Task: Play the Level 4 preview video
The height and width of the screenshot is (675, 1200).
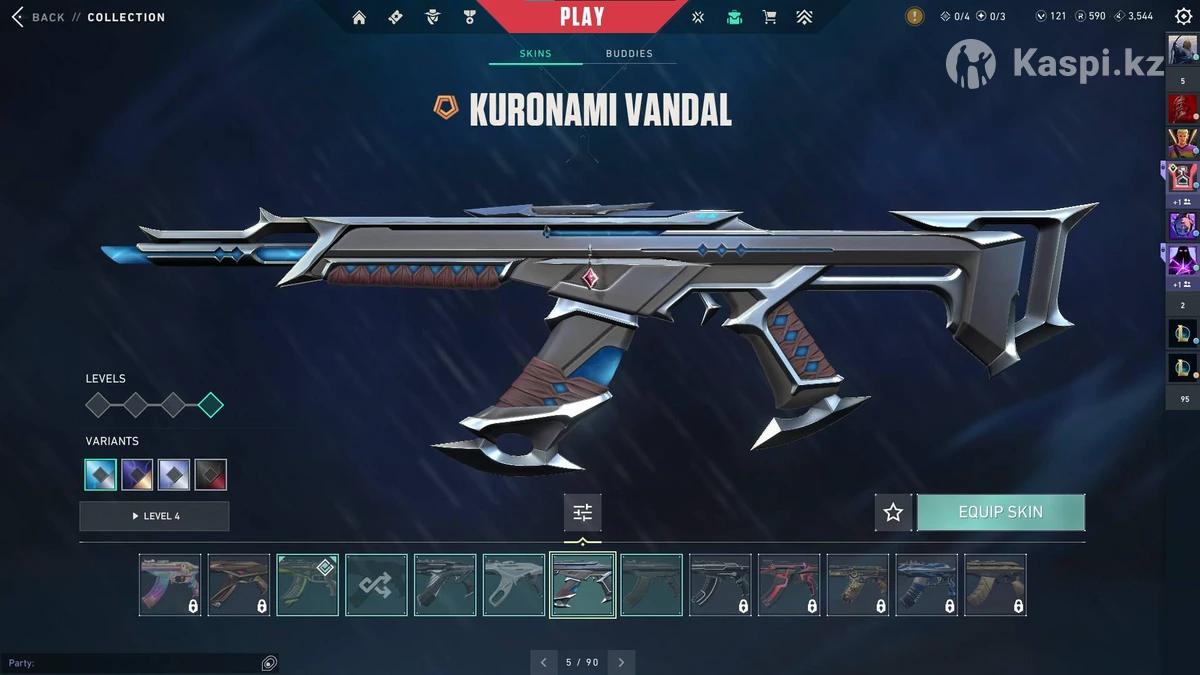Action: pos(154,516)
